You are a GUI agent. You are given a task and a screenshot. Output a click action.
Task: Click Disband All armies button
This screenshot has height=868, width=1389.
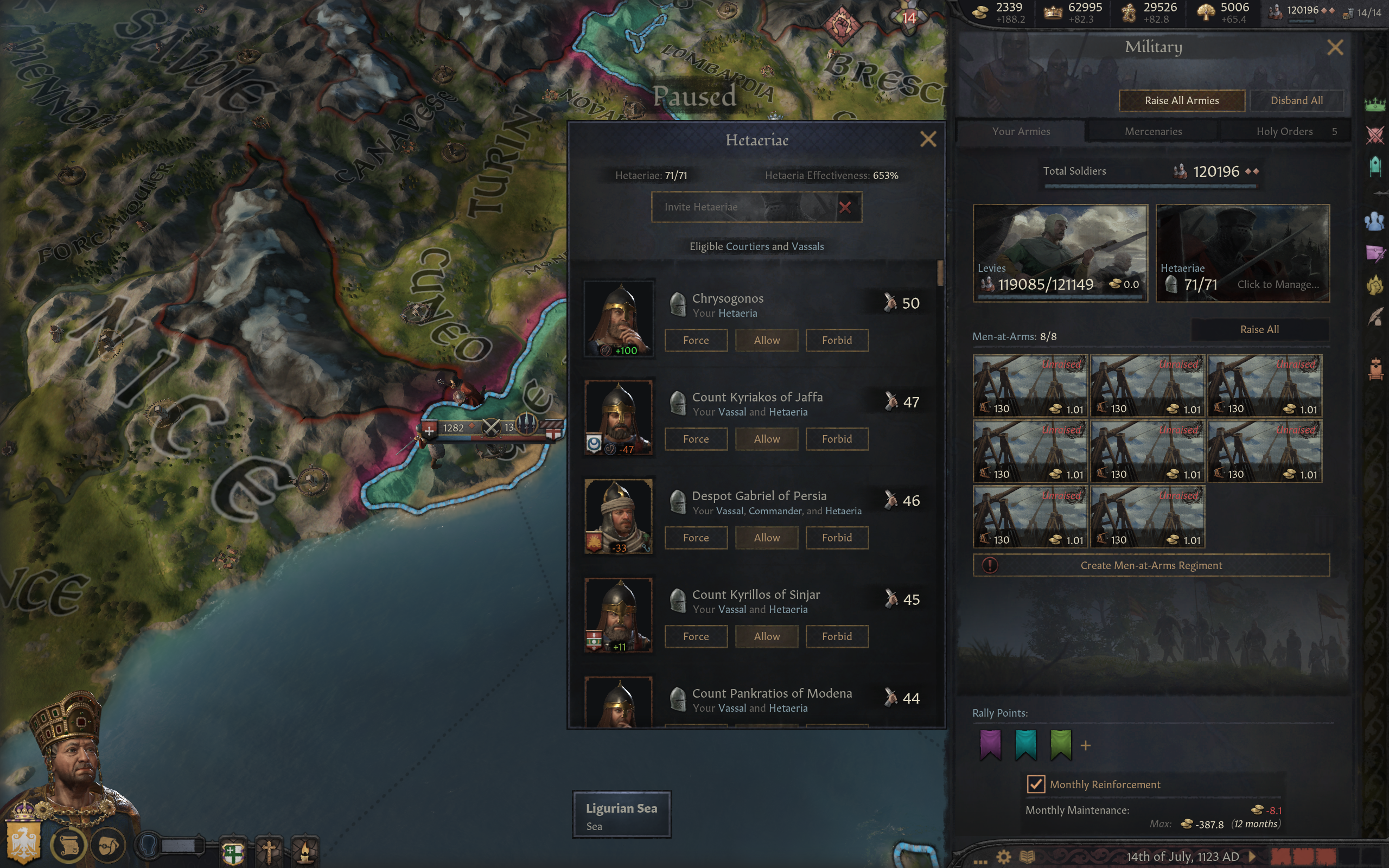click(x=1296, y=100)
